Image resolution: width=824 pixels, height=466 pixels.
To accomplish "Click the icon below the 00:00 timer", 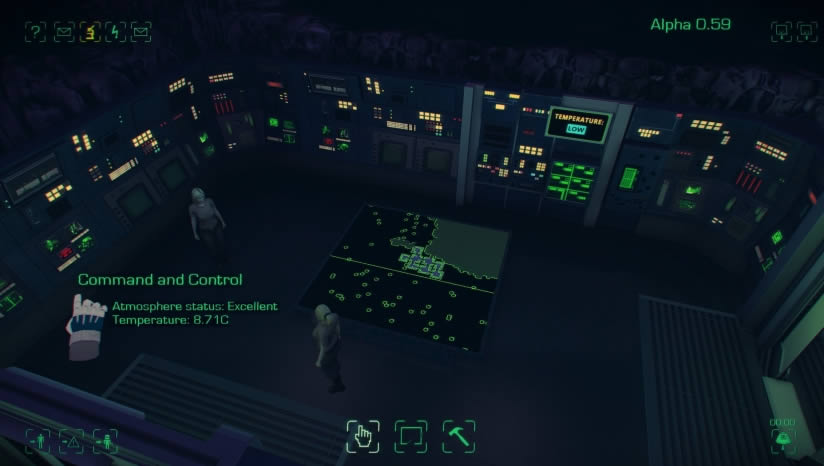I will 782,440.
